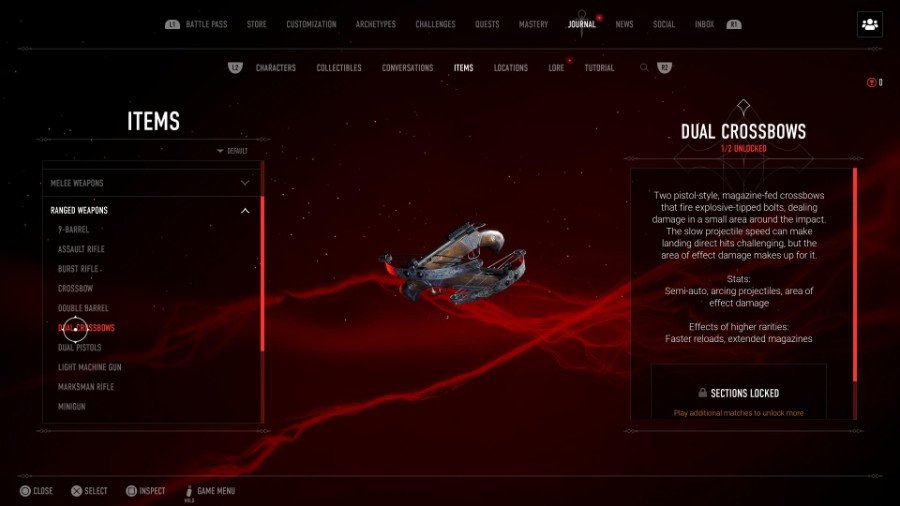View the Challenges tab
This screenshot has height=506, width=900.
(x=435, y=24)
